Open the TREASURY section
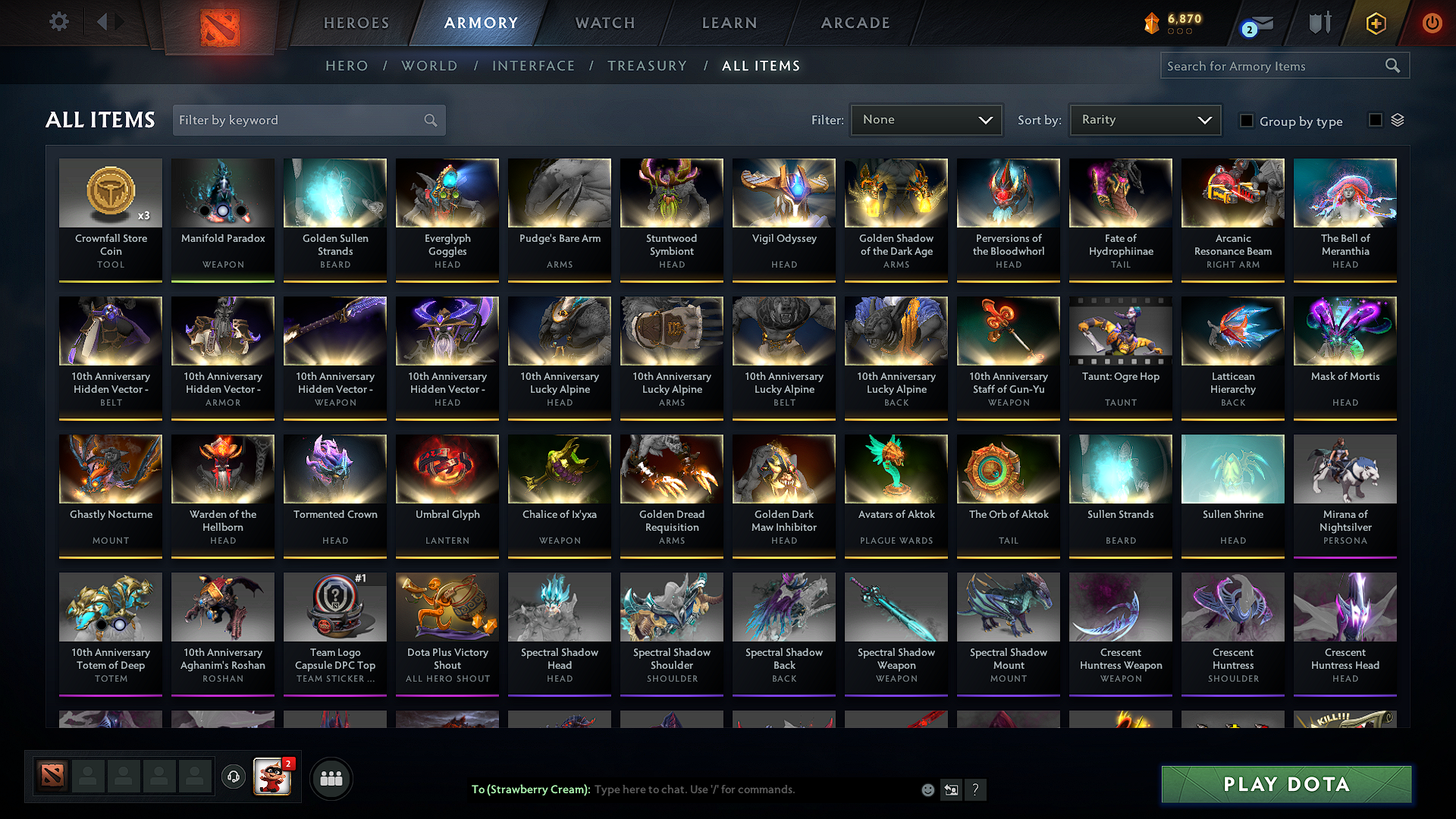The image size is (1456, 819). tap(647, 66)
